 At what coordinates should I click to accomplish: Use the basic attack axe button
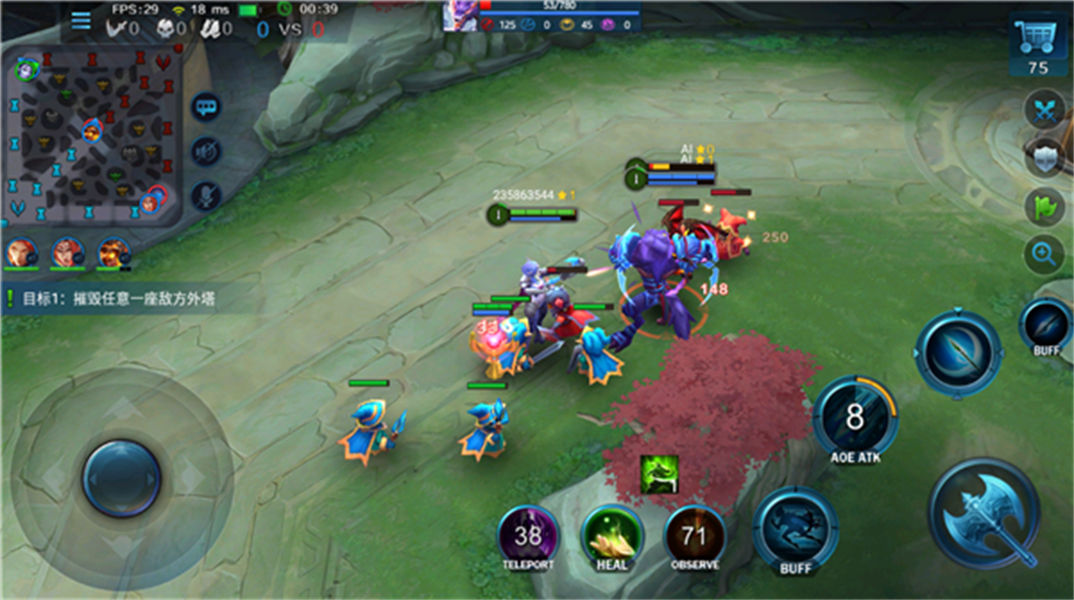coord(984,514)
